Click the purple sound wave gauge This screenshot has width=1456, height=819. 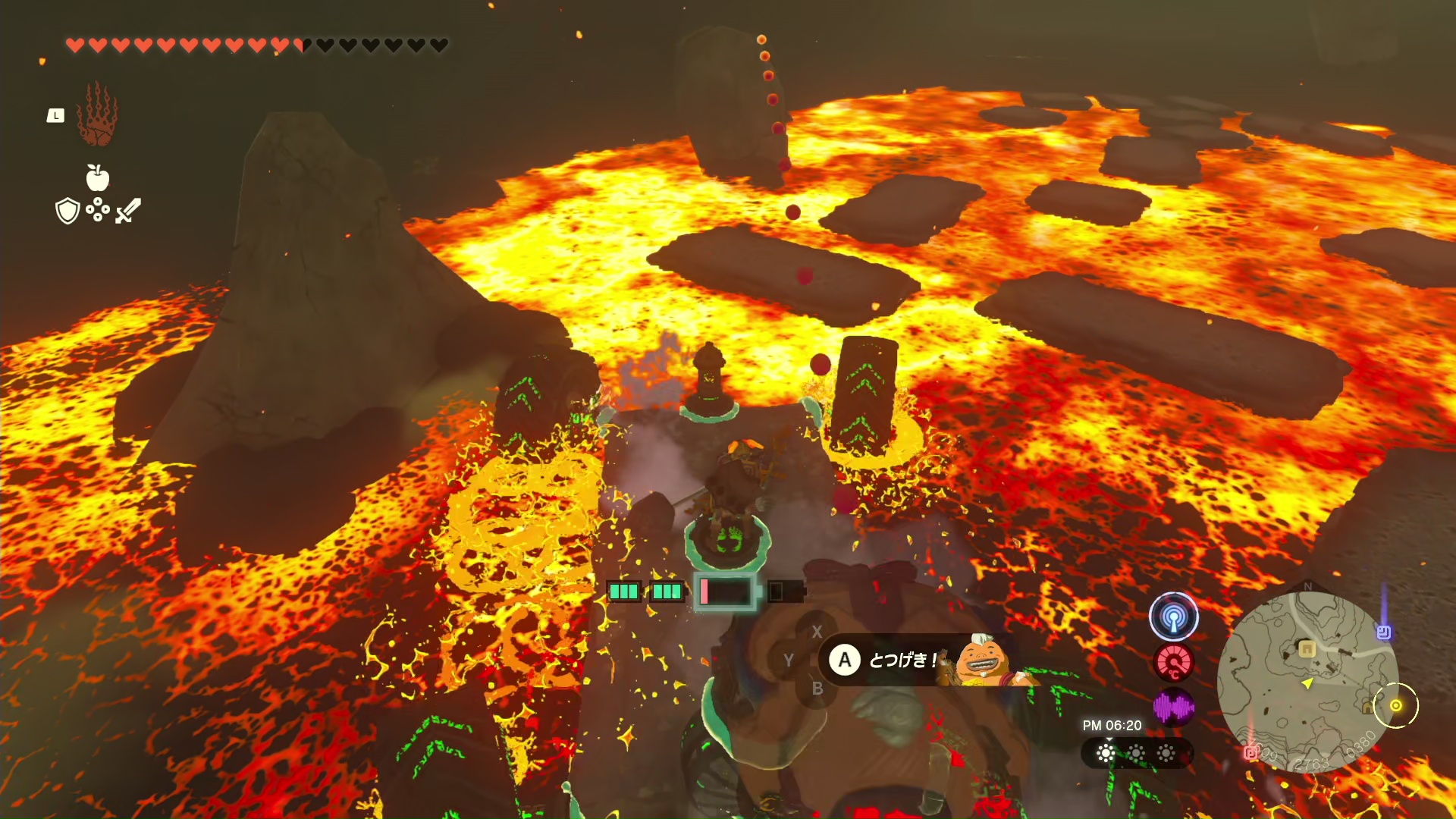tap(1173, 708)
